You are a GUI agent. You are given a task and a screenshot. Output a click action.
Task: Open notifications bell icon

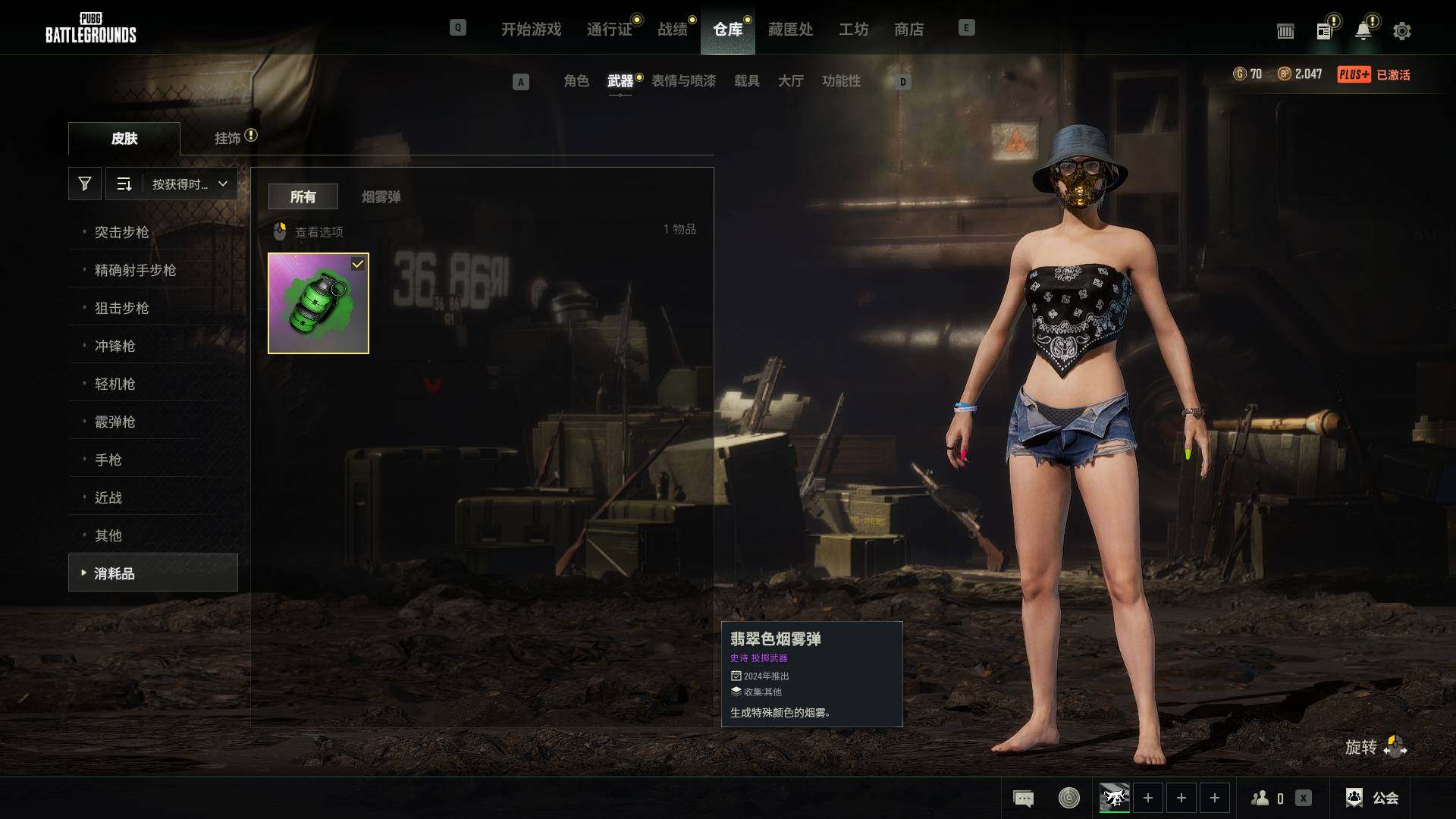(1363, 31)
